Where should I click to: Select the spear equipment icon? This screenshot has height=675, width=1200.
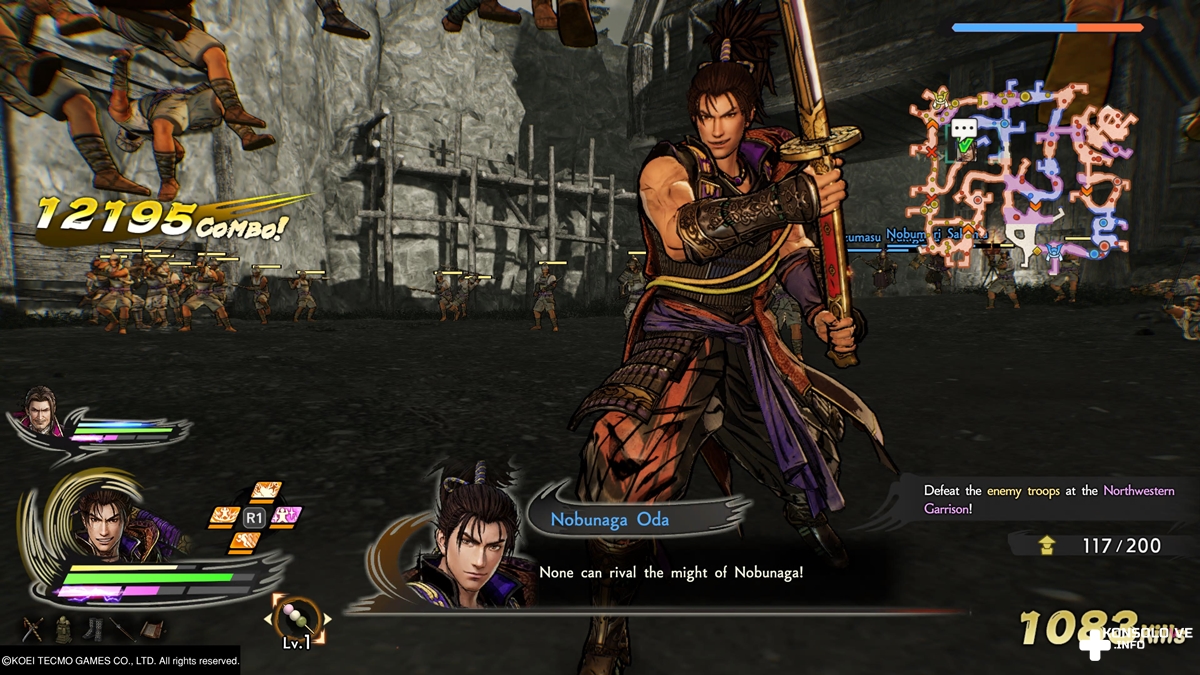click(121, 629)
